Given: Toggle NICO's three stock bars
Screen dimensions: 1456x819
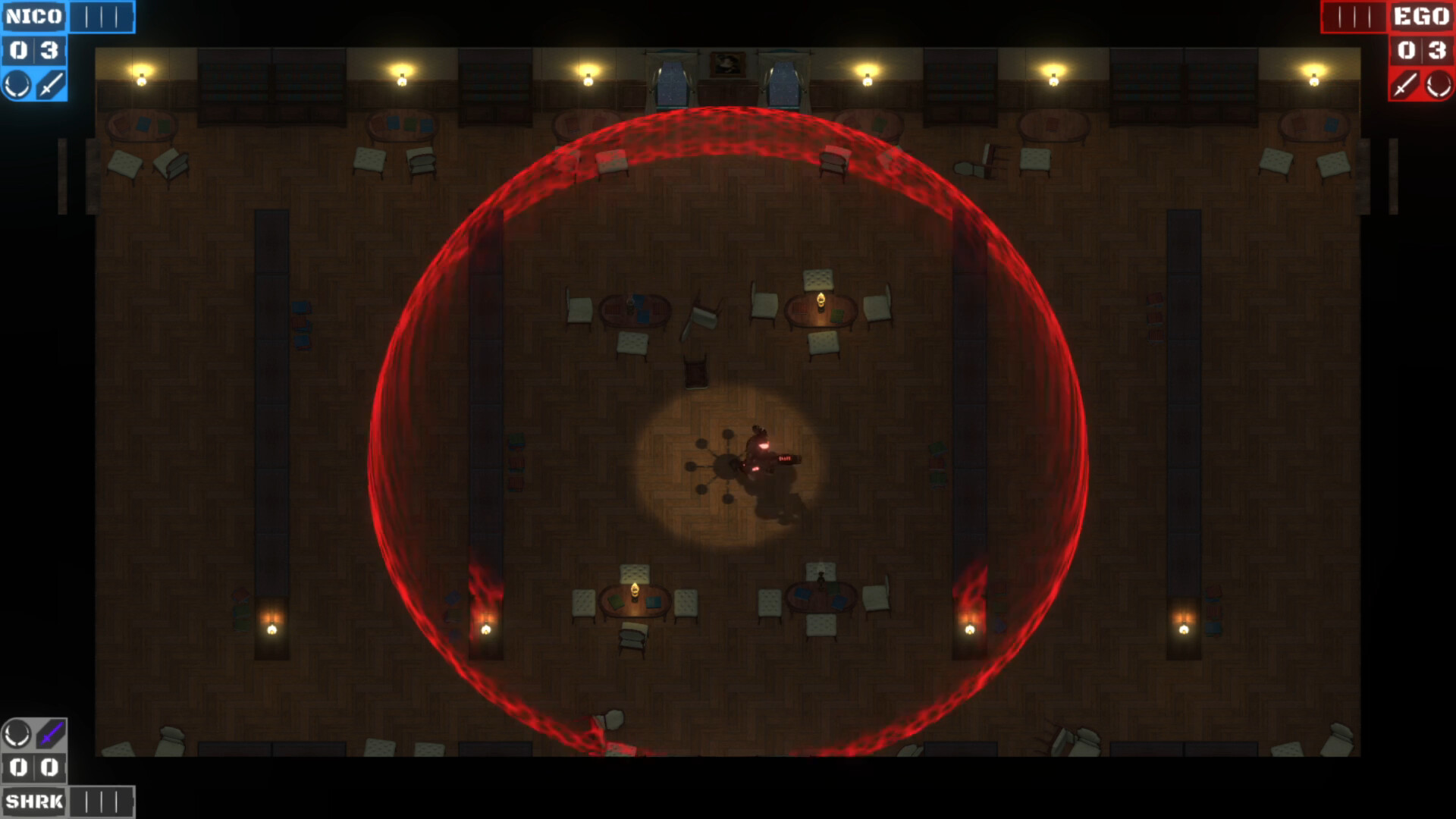Looking at the screenshot, I should [102, 15].
